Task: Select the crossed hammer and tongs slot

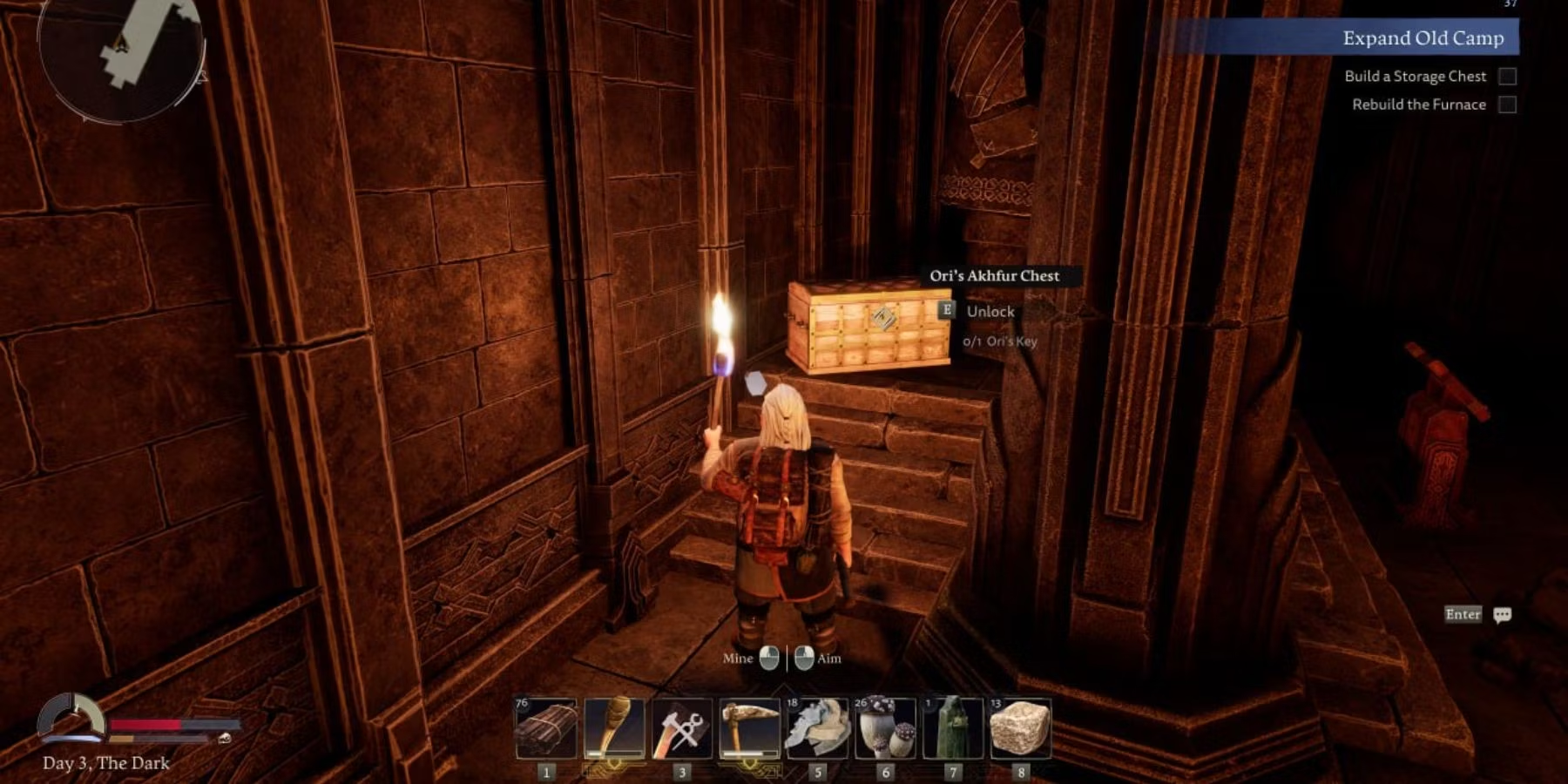Action: tap(682, 728)
